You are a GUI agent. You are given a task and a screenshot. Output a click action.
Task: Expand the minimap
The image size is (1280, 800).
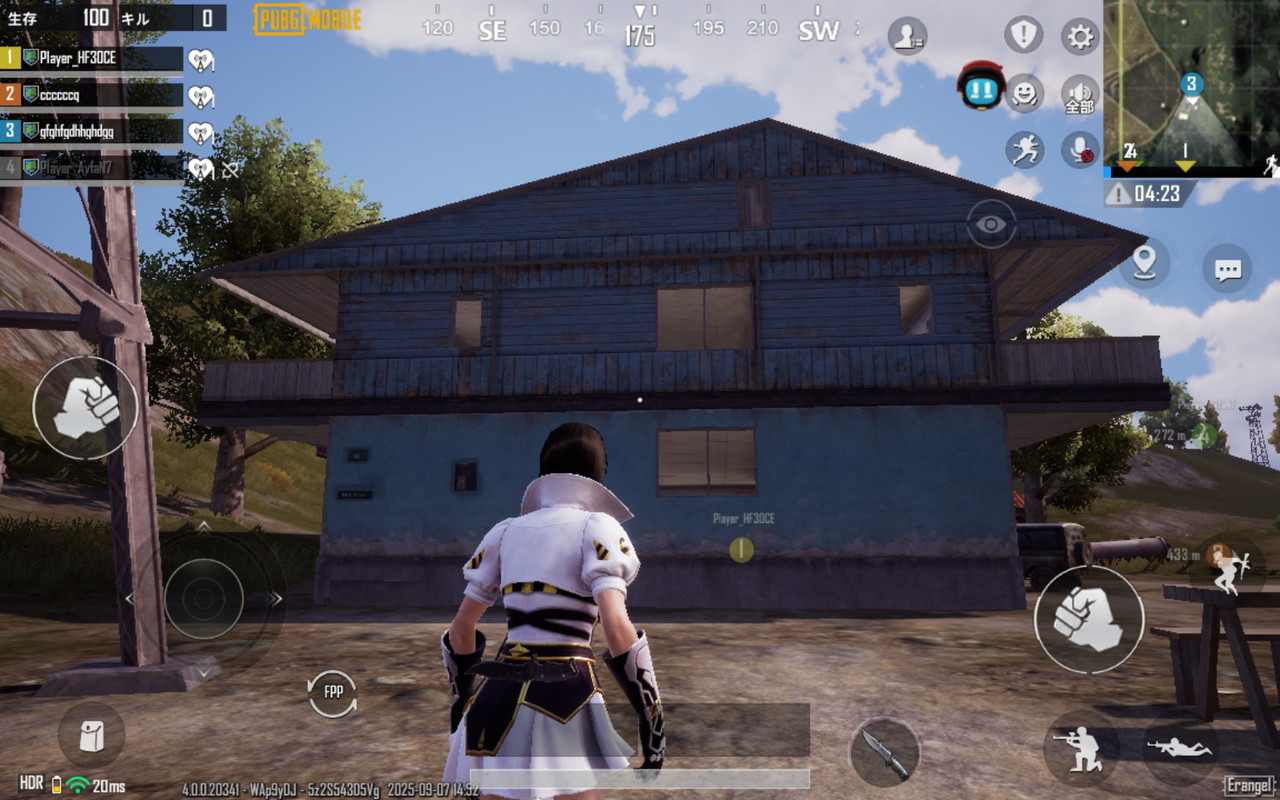[x=1191, y=83]
